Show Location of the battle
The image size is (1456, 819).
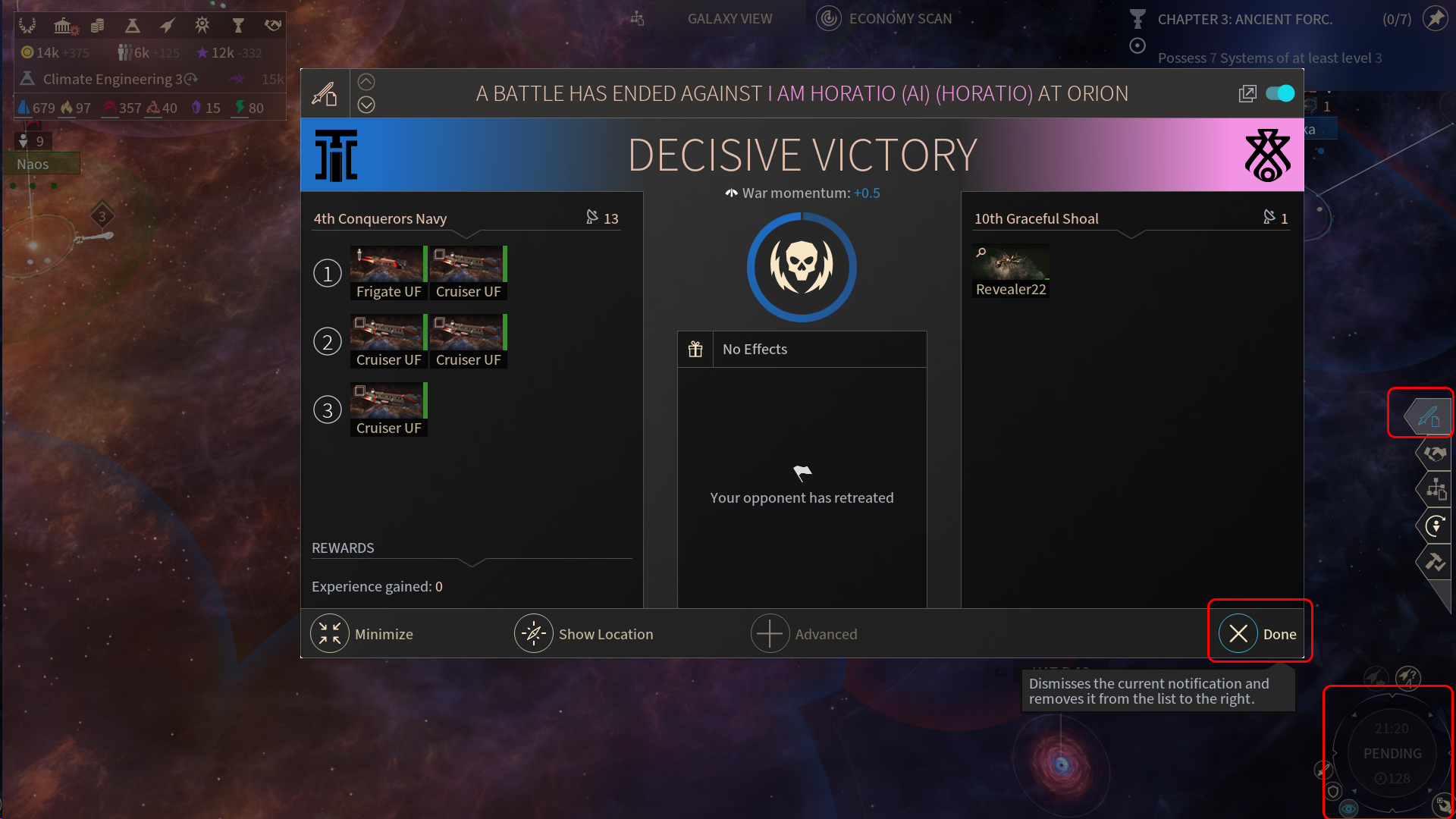tap(584, 634)
